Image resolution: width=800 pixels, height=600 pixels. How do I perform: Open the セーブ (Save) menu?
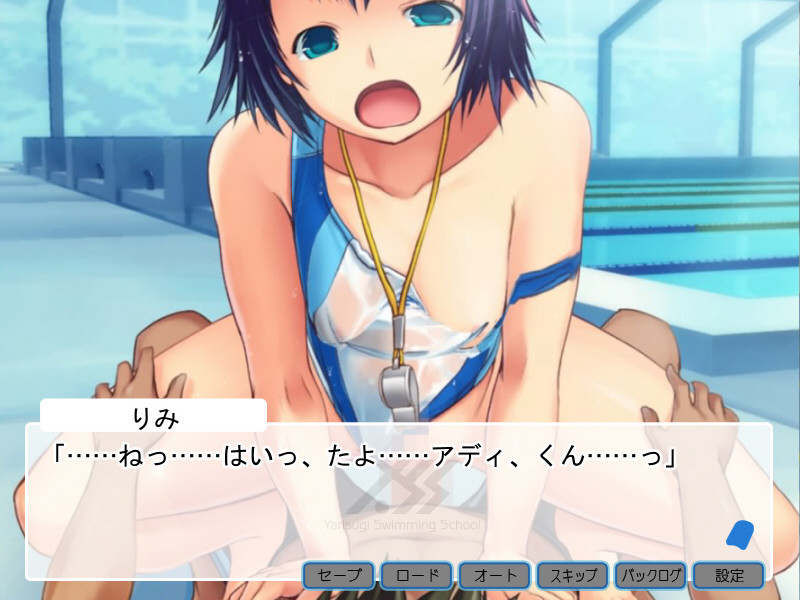339,576
